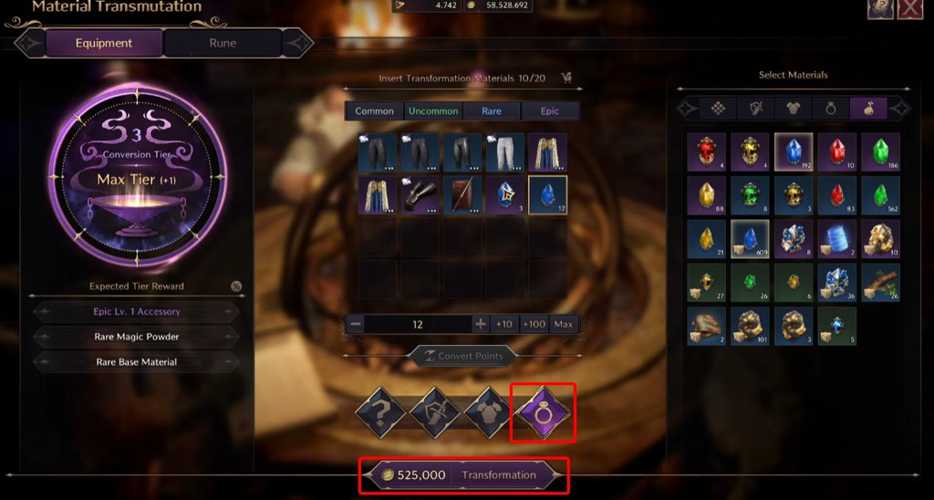The height and width of the screenshot is (500, 934).
Task: Choose the Rare rarity filter
Action: click(x=491, y=111)
